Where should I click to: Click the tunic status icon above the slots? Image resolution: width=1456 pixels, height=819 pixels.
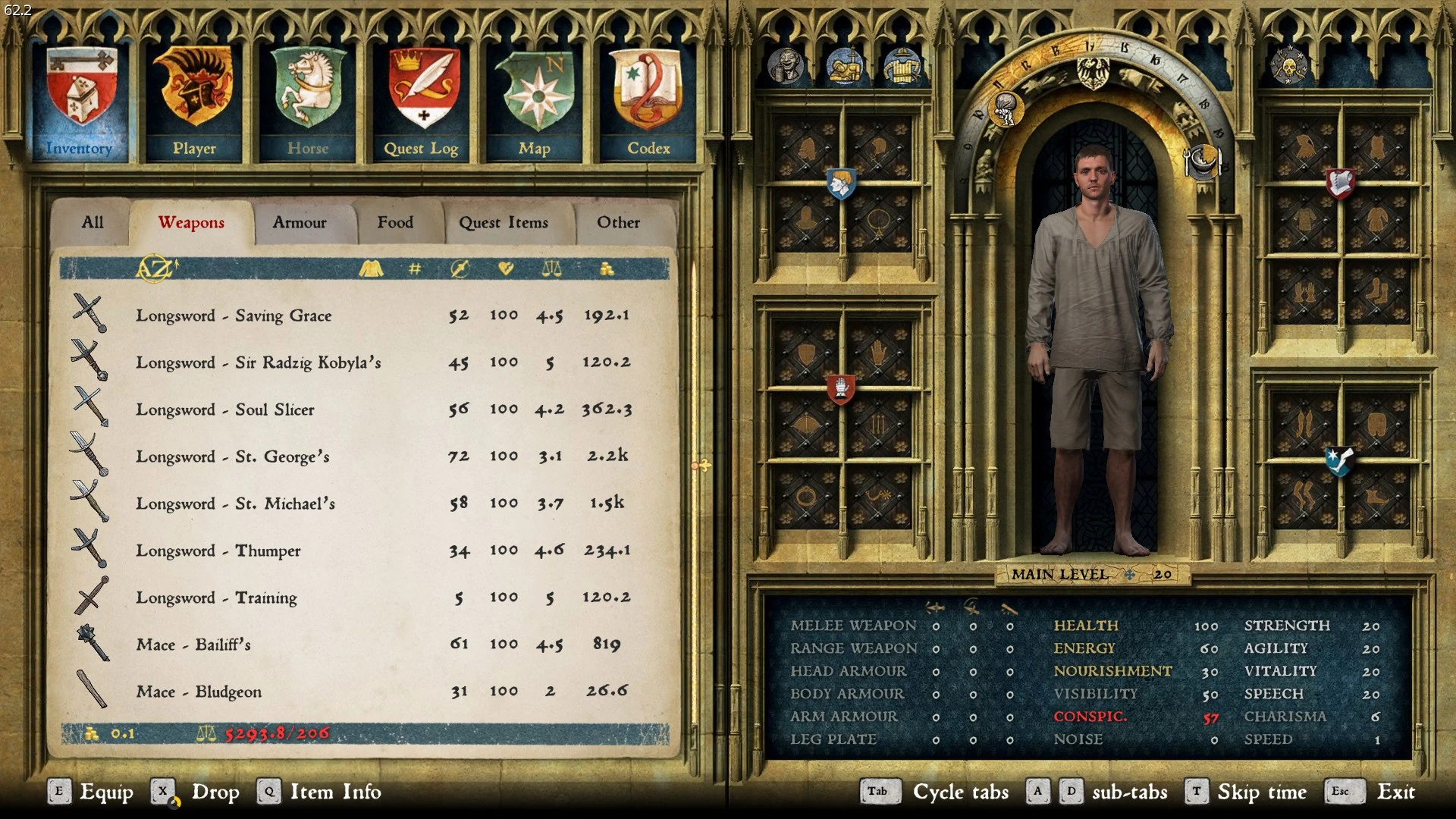[x=902, y=67]
